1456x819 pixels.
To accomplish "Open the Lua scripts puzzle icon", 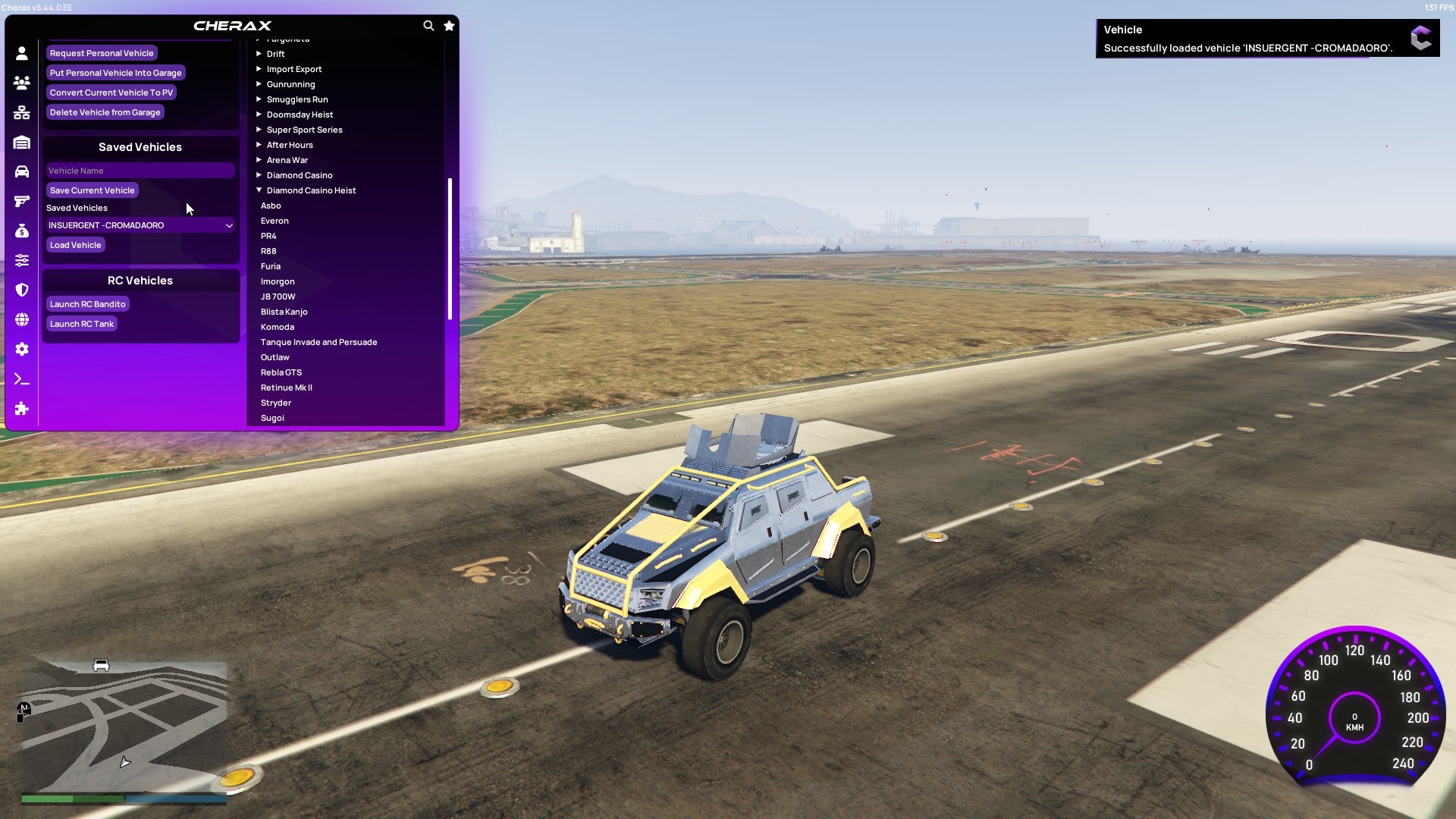I will (22, 409).
